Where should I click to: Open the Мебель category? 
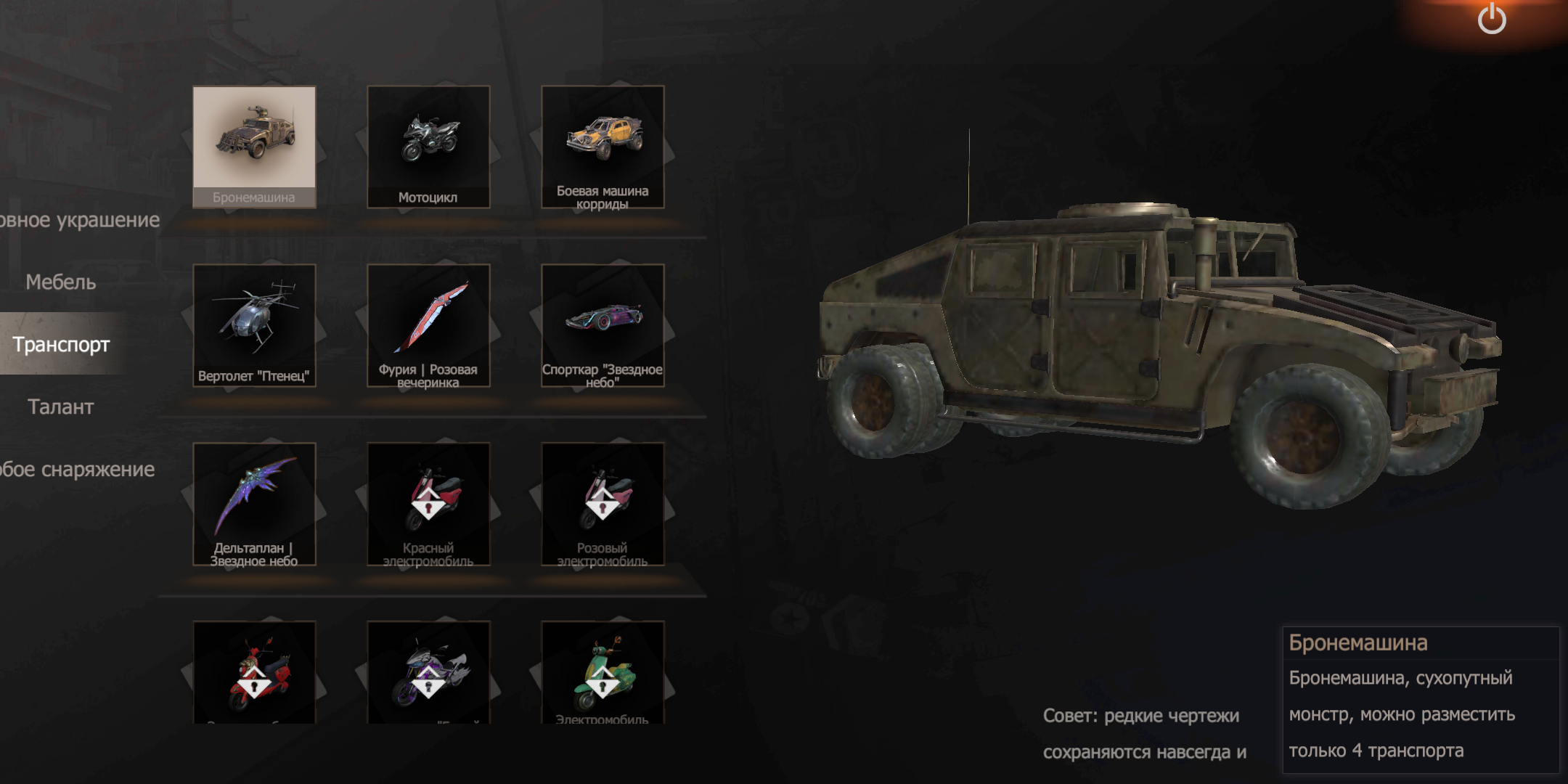click(x=61, y=282)
